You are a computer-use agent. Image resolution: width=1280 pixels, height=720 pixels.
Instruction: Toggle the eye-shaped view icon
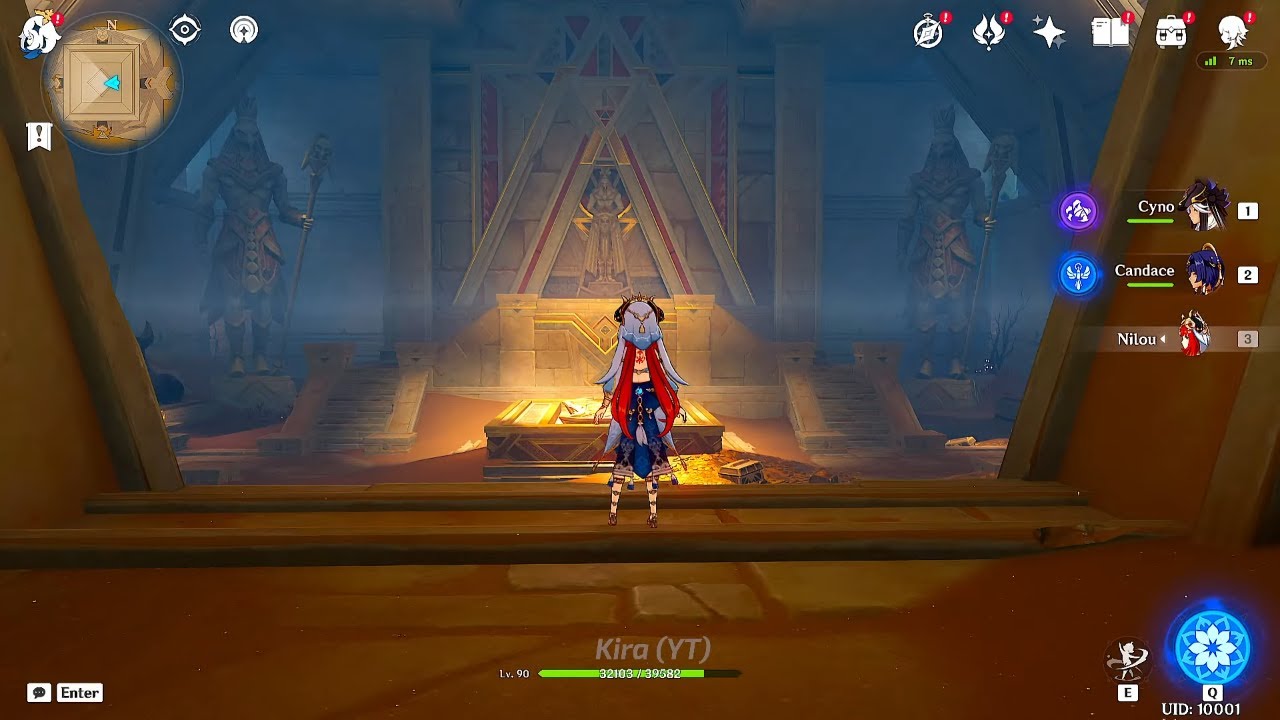(x=185, y=30)
